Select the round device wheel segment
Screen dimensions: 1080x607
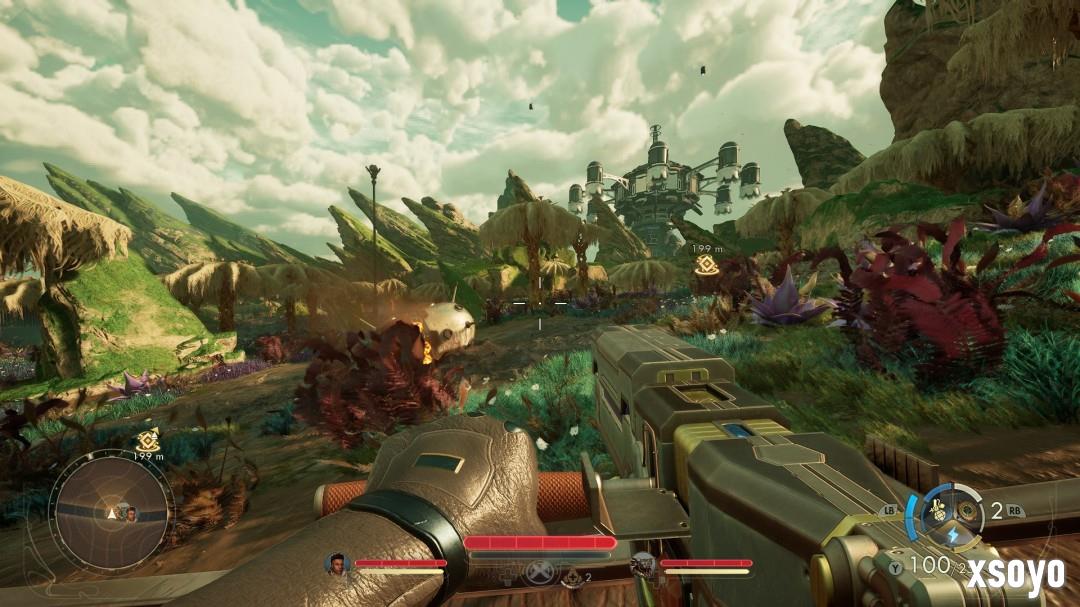tap(966, 508)
